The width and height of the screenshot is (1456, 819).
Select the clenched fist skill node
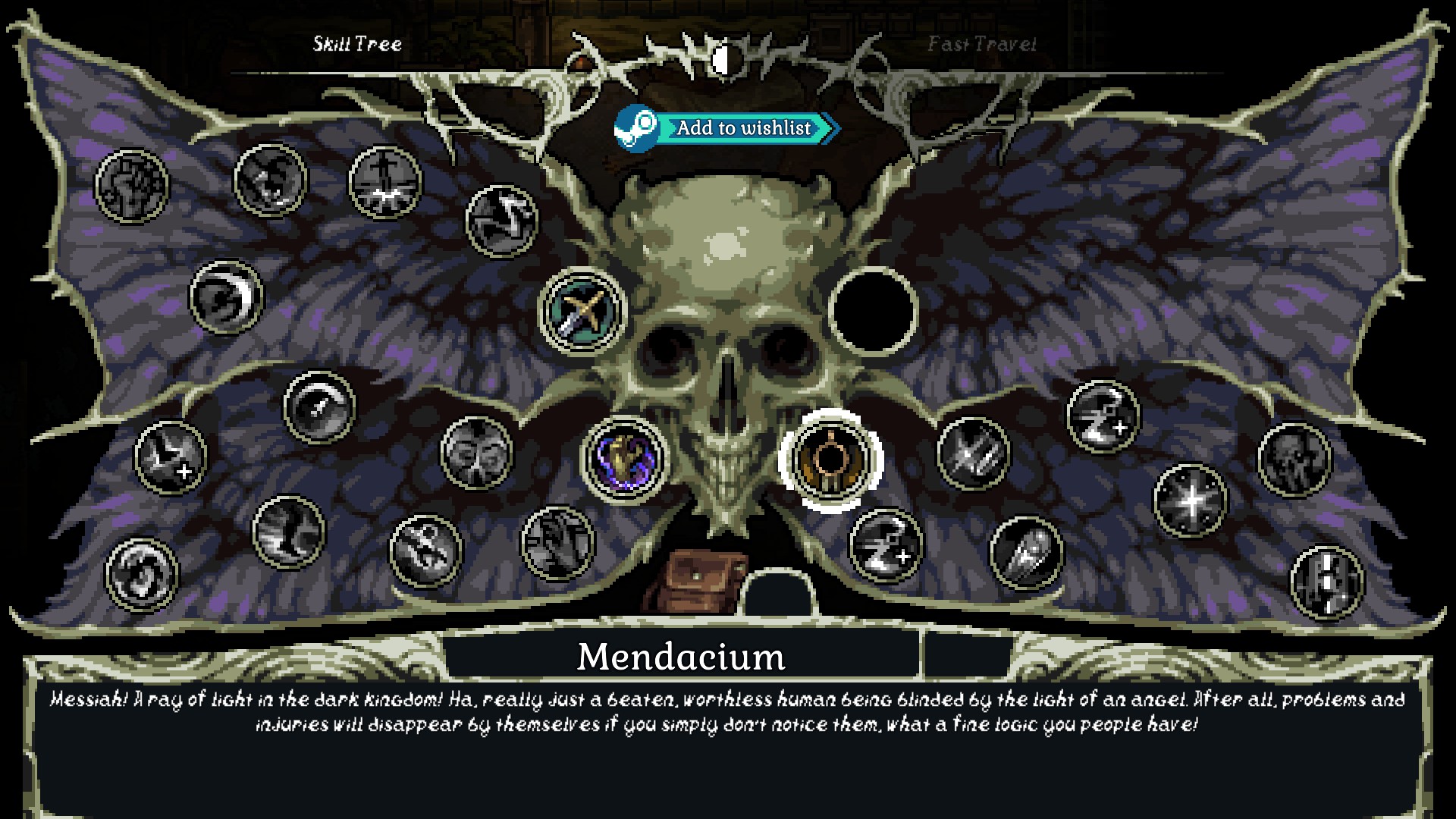tap(132, 186)
